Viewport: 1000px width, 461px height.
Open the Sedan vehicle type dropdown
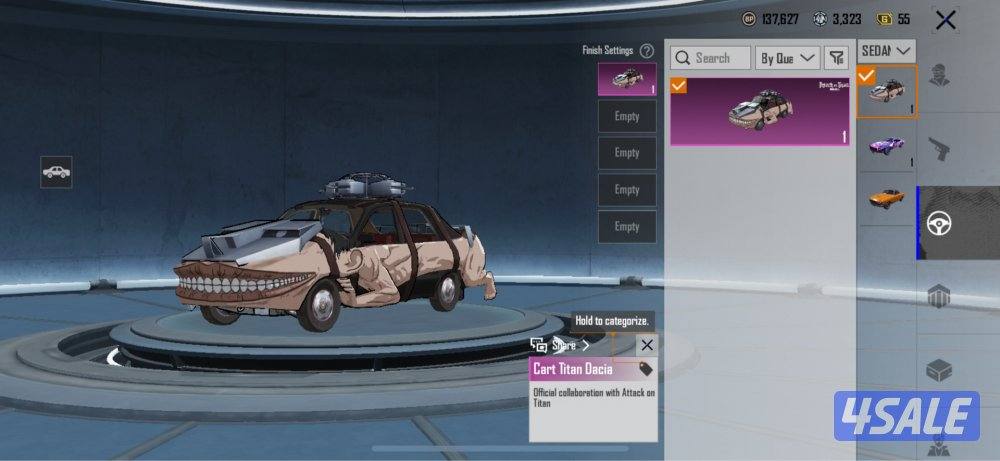point(887,50)
